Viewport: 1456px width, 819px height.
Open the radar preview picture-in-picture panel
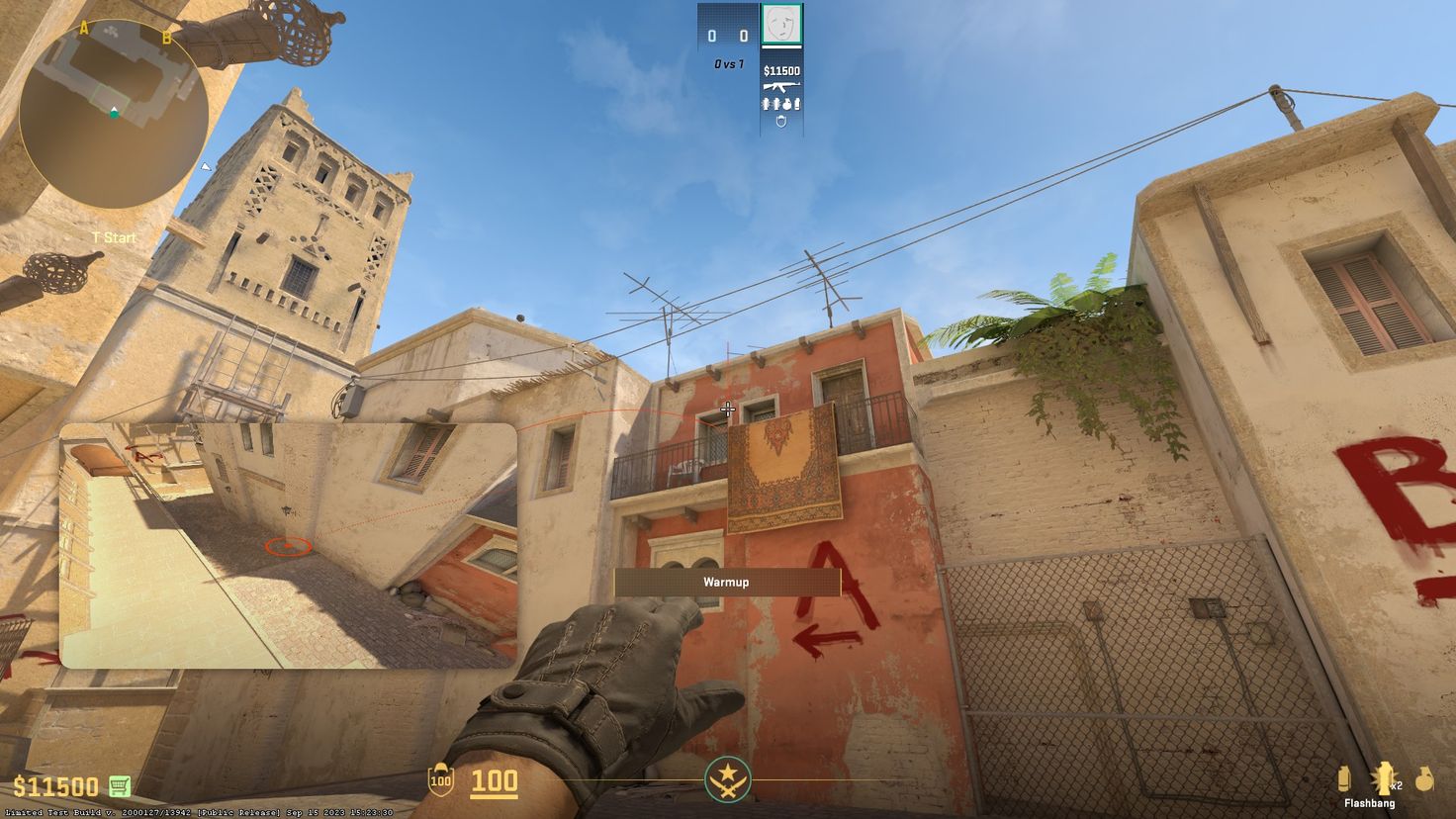click(x=292, y=543)
